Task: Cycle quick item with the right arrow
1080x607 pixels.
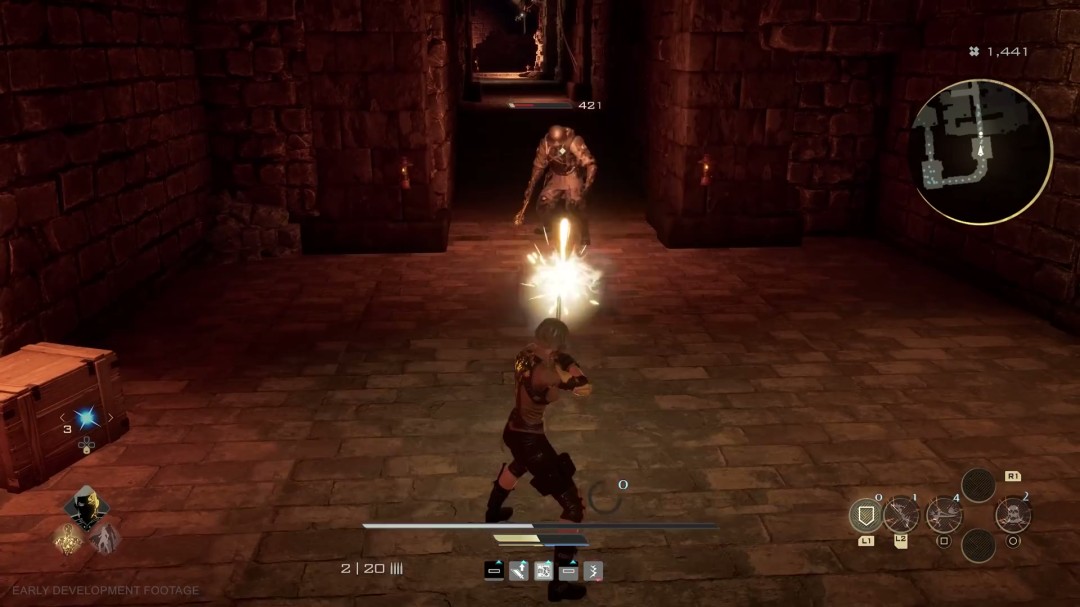Action: [x=110, y=418]
